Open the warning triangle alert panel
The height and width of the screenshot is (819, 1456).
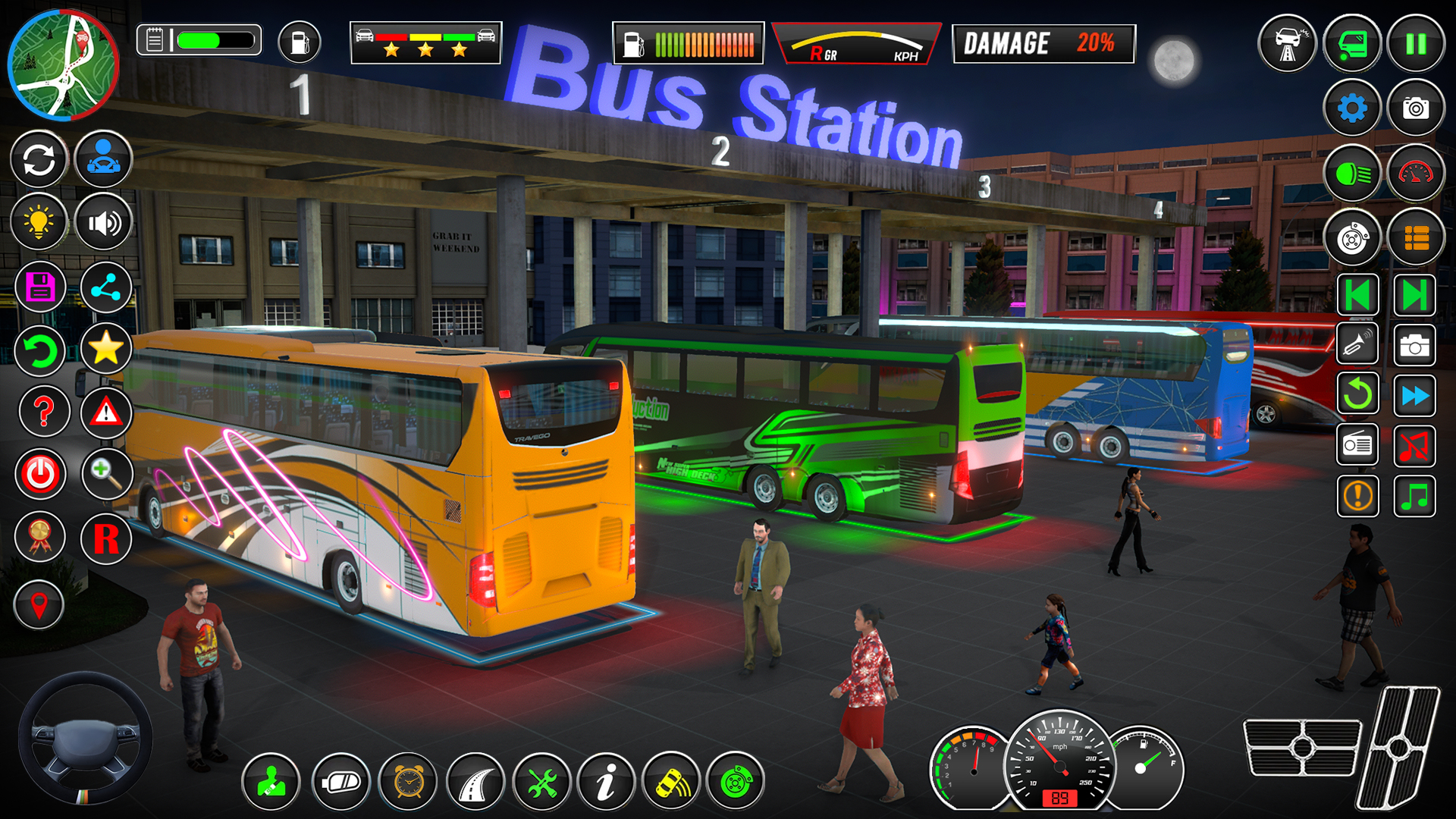pos(106,411)
